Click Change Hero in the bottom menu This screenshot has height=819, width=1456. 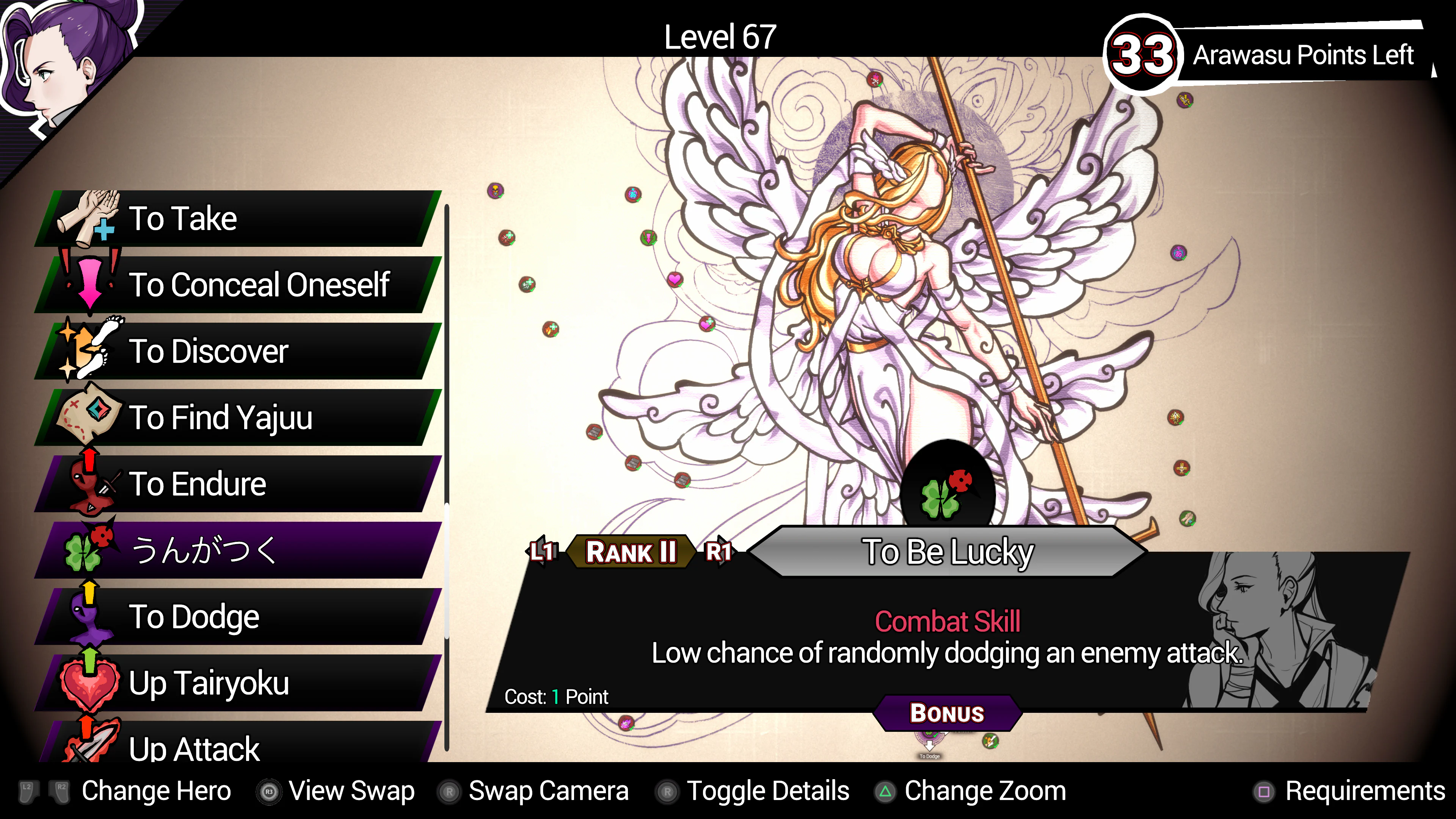(156, 791)
